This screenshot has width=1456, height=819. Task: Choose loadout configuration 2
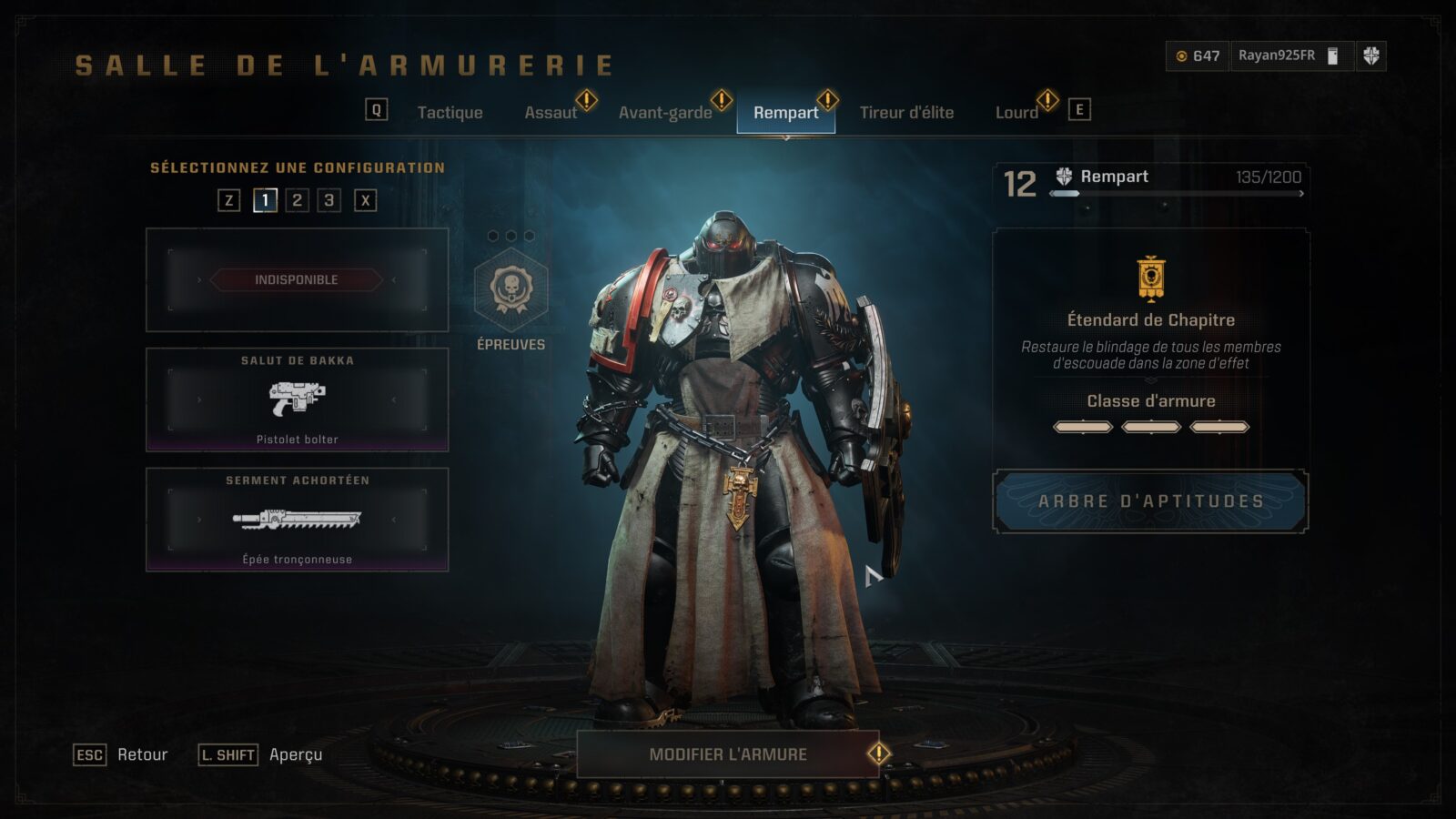[297, 200]
